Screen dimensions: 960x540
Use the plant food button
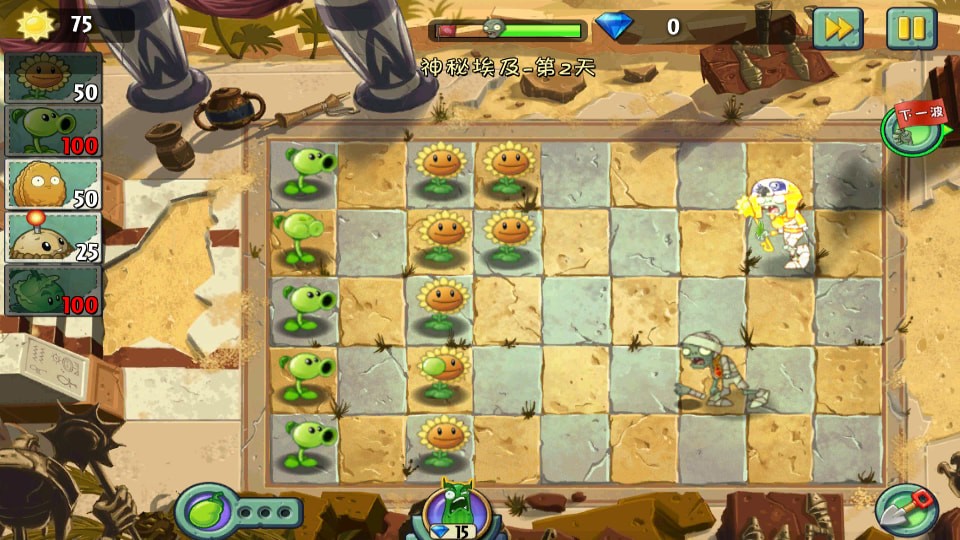pyautogui.click(x=206, y=511)
